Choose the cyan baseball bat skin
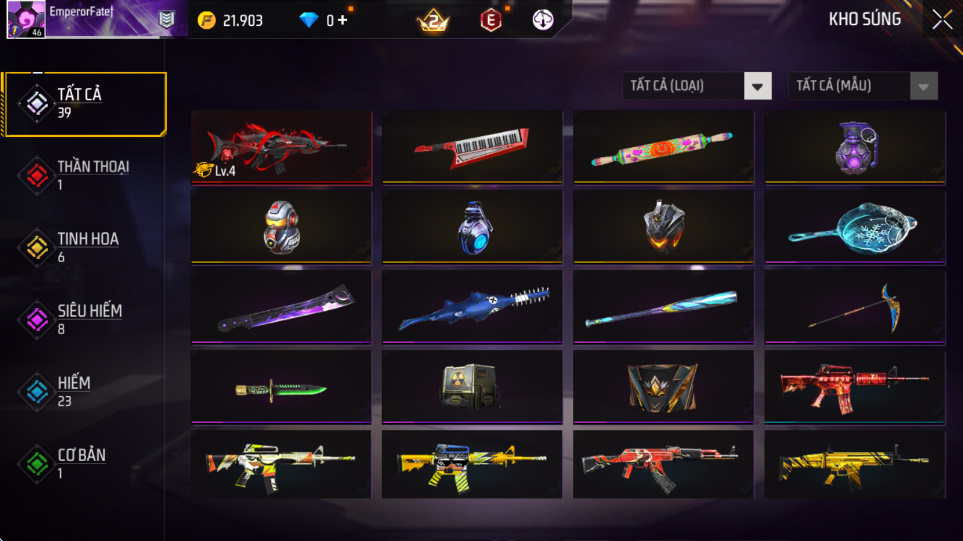Screen dimensions: 963x541 click(x=663, y=307)
